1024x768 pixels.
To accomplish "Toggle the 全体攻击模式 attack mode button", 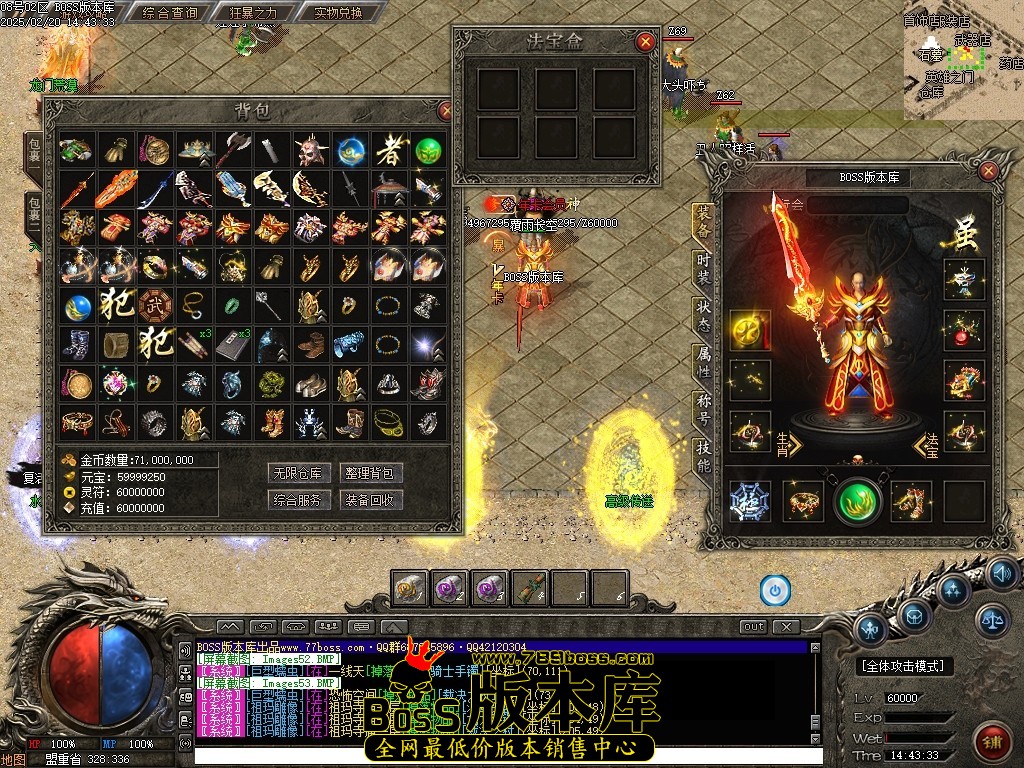I will coord(906,666).
